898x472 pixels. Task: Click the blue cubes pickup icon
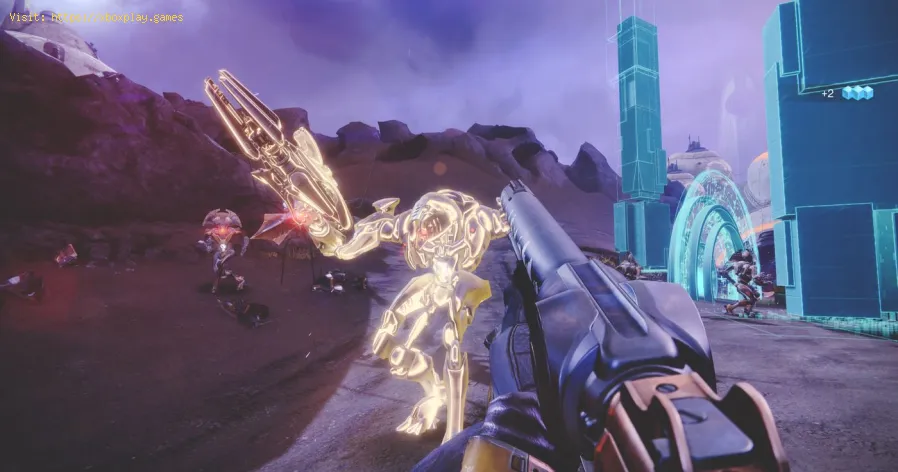(856, 93)
